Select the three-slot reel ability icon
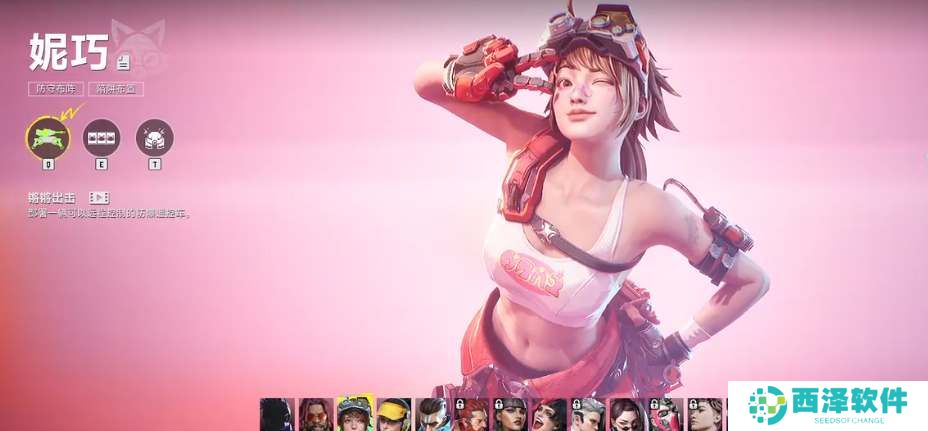Viewport: 928px width, 431px height. coord(101,137)
